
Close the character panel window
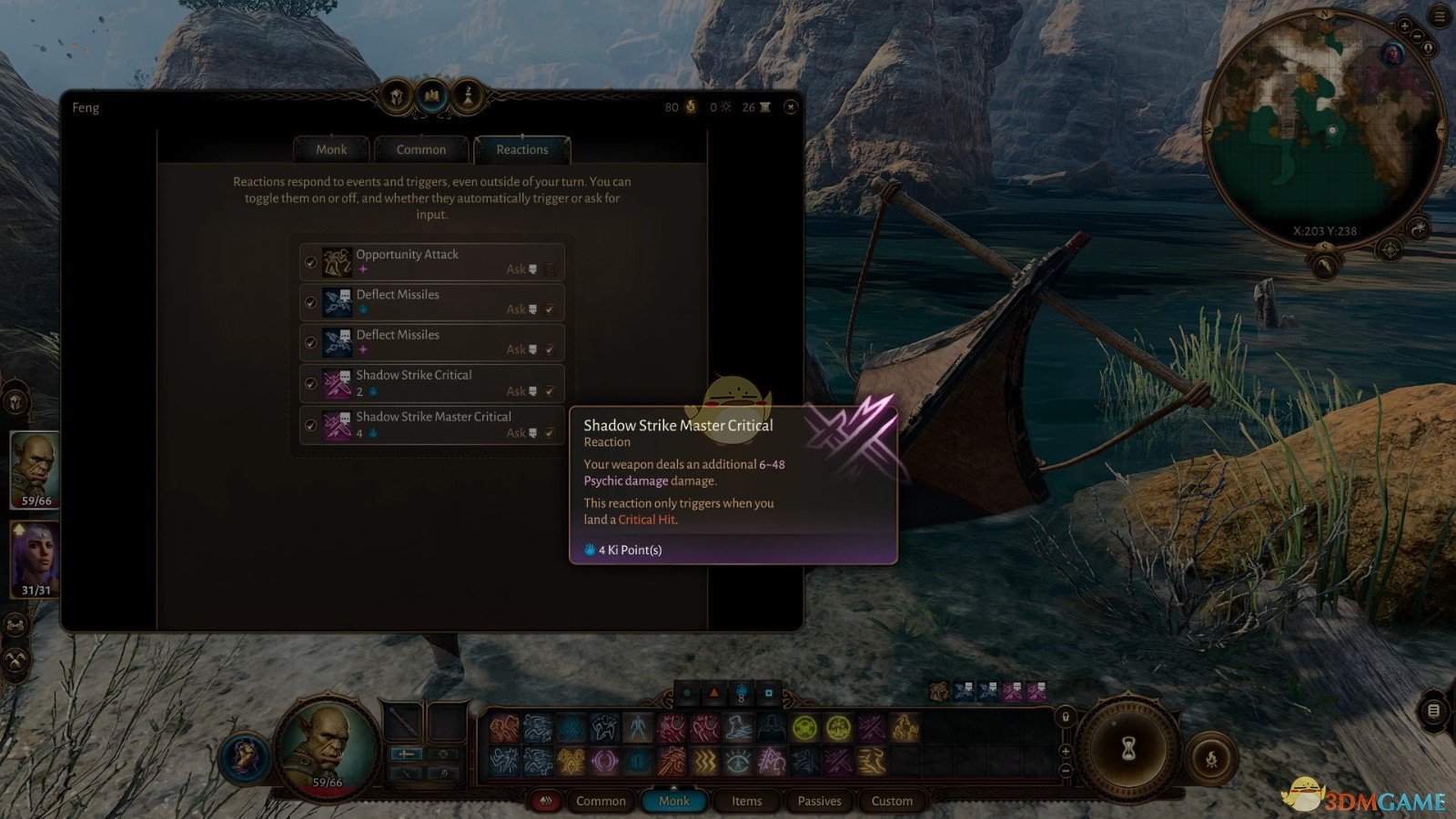tap(791, 107)
